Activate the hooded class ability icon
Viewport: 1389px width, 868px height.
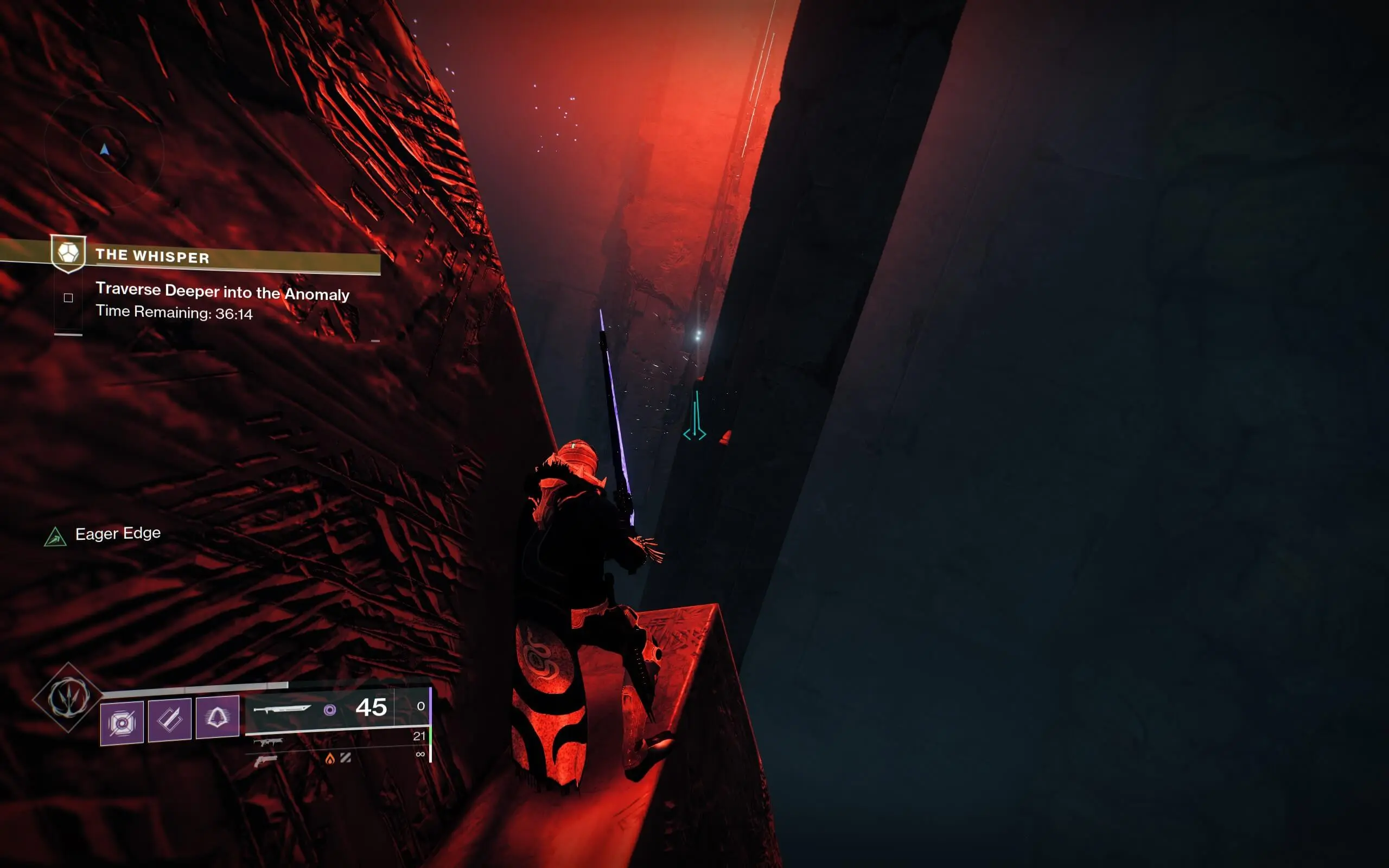pos(218,717)
